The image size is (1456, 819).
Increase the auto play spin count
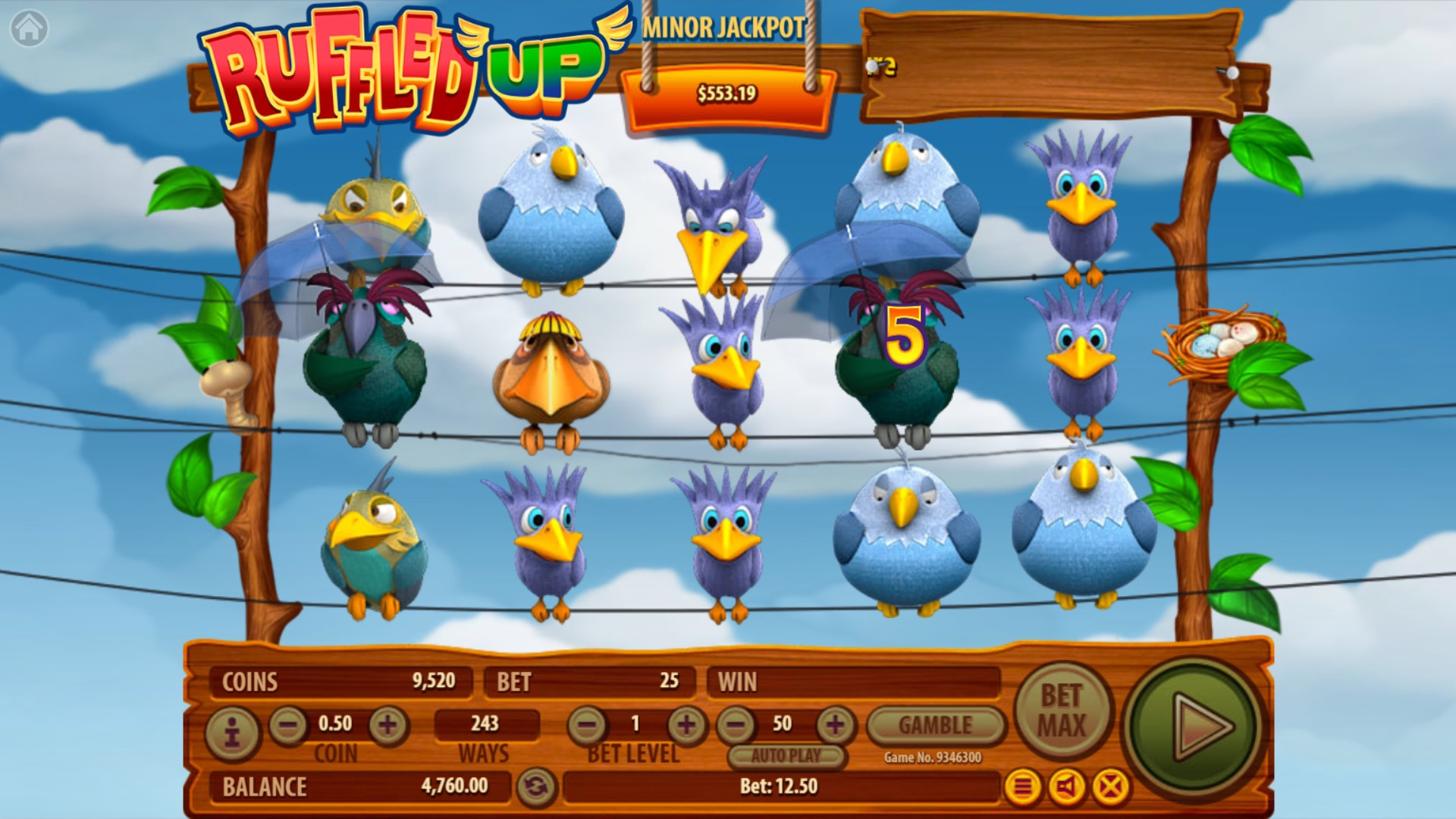pos(835,725)
